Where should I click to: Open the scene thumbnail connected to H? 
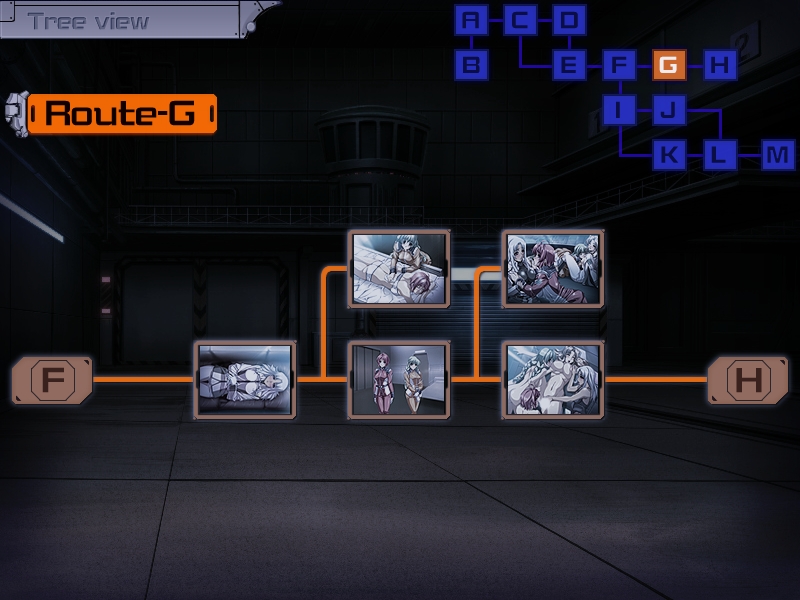tap(554, 380)
